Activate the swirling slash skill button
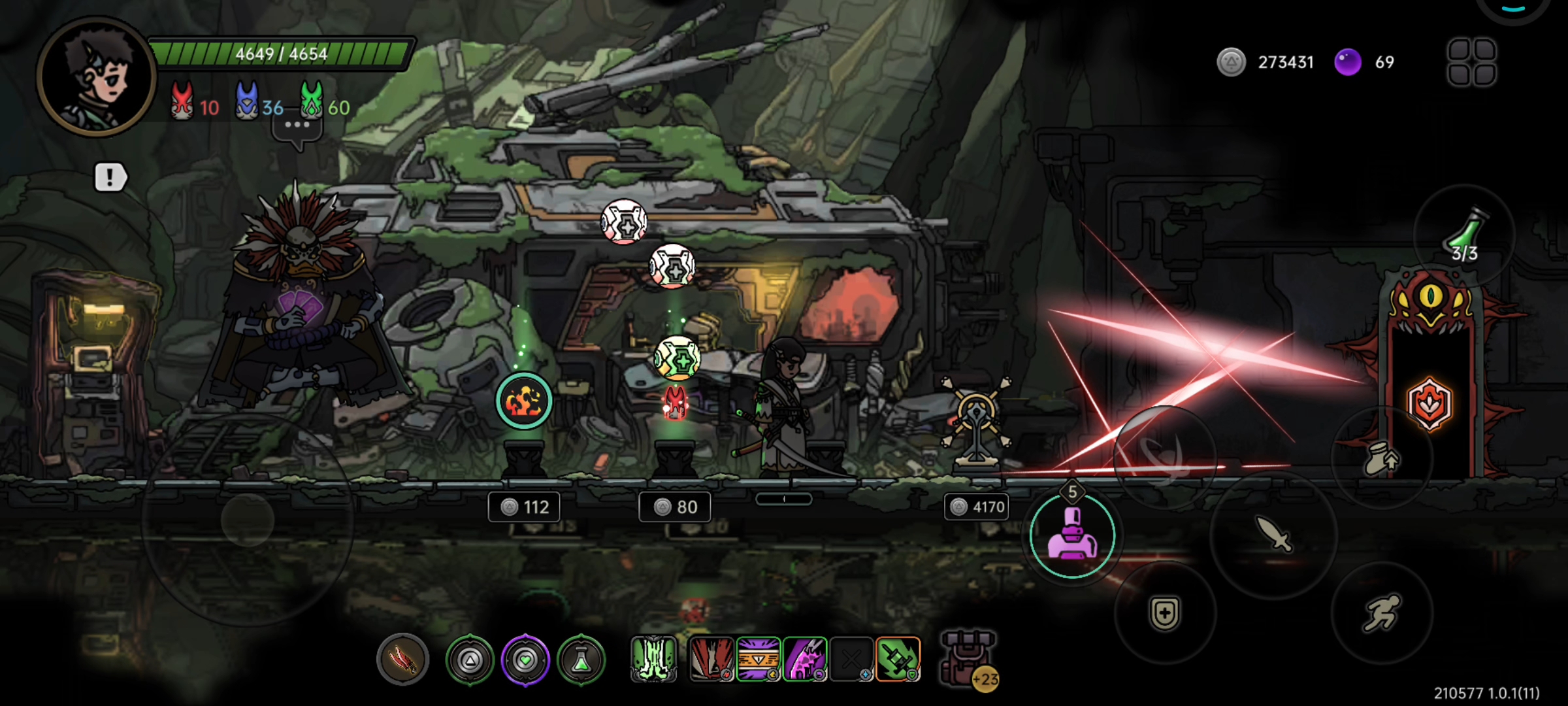This screenshot has height=706, width=1568. tap(1164, 456)
